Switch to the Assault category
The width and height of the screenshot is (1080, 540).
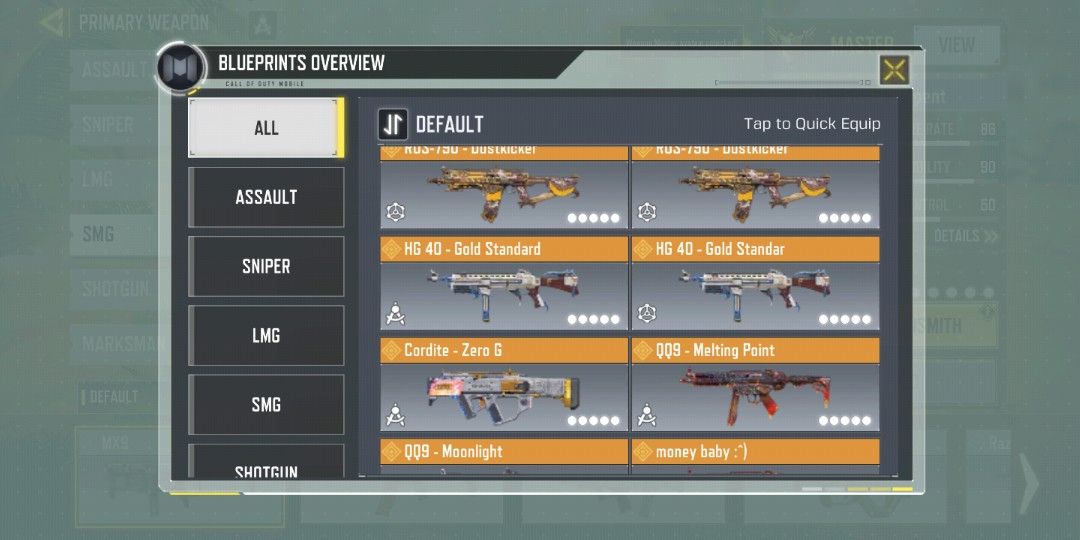[x=266, y=197]
